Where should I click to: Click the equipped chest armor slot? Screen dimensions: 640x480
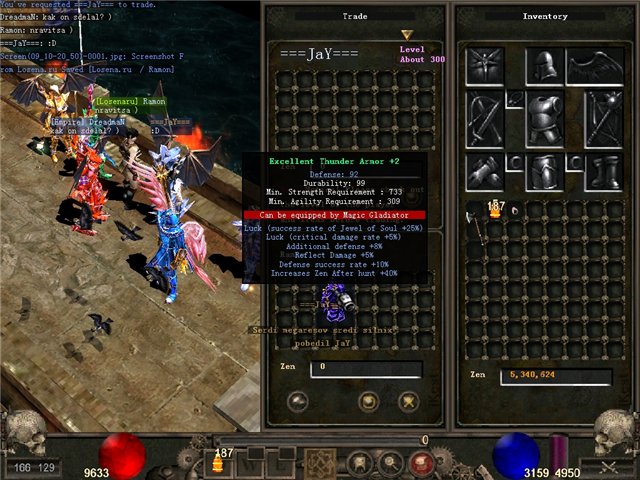(544, 118)
